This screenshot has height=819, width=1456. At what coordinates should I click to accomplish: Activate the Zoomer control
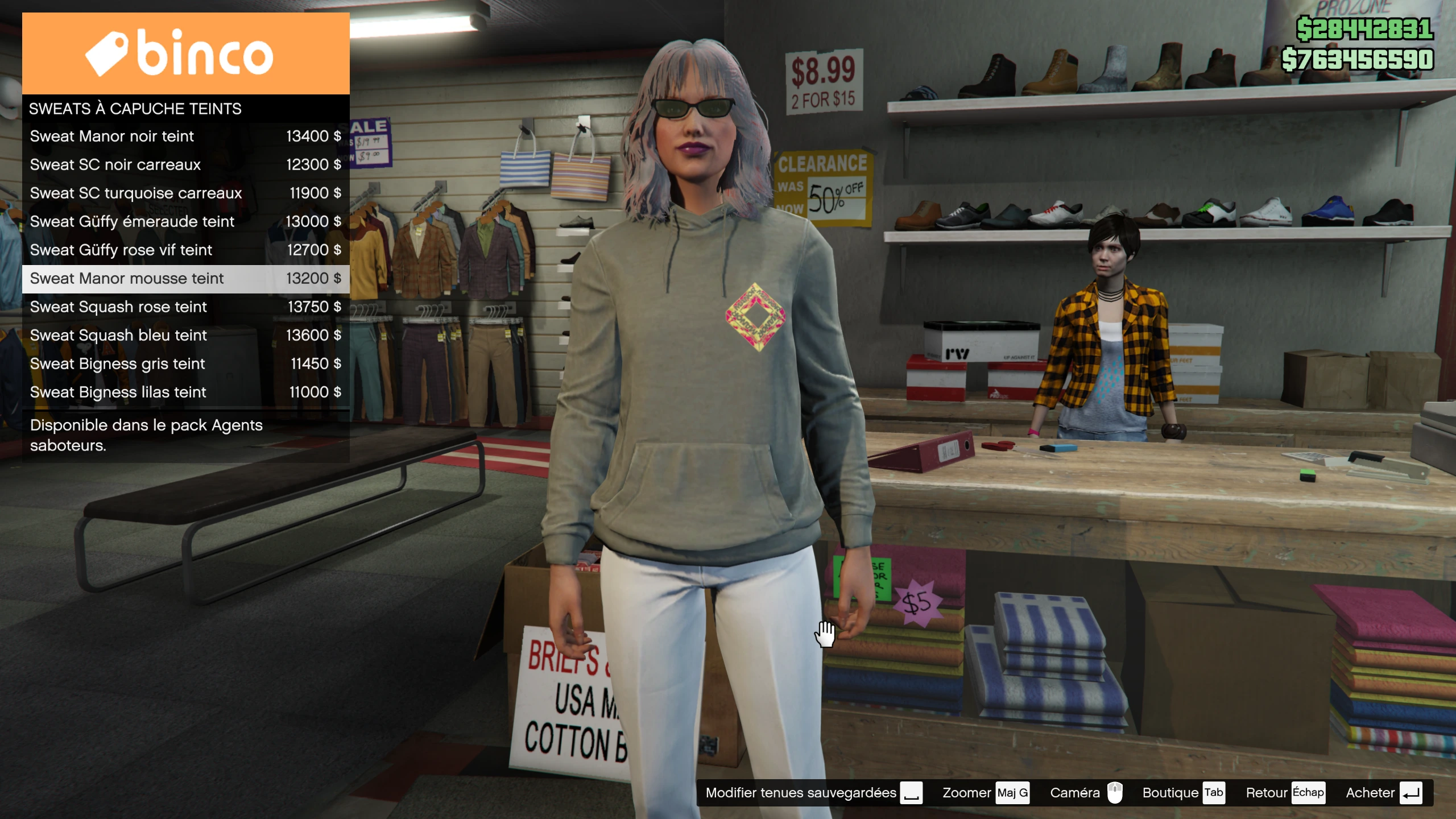pos(985,793)
